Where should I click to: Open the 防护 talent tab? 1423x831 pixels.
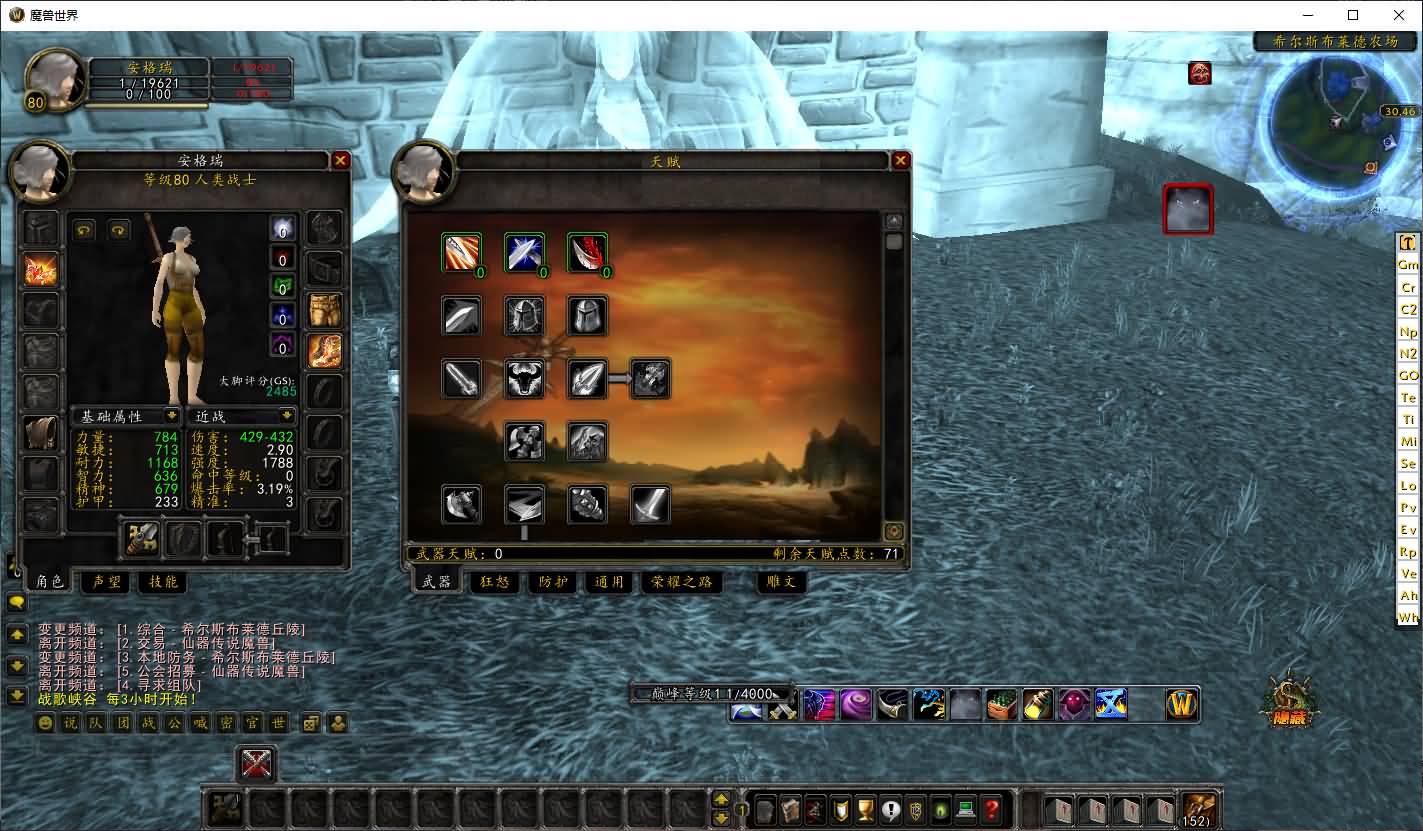(x=553, y=582)
